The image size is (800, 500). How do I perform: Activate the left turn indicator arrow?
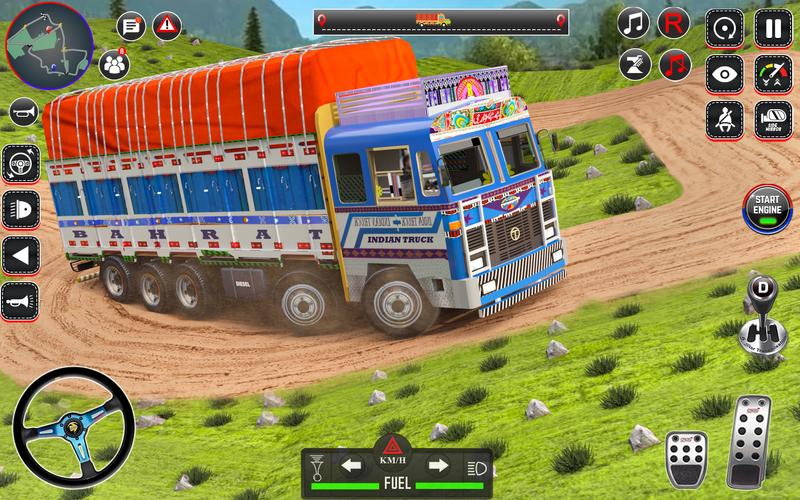point(350,465)
